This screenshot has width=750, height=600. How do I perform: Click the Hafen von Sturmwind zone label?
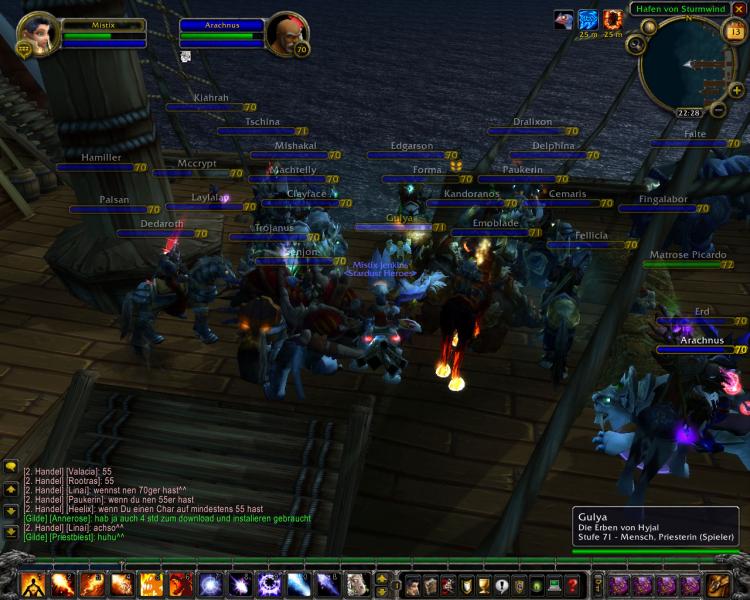(679, 9)
